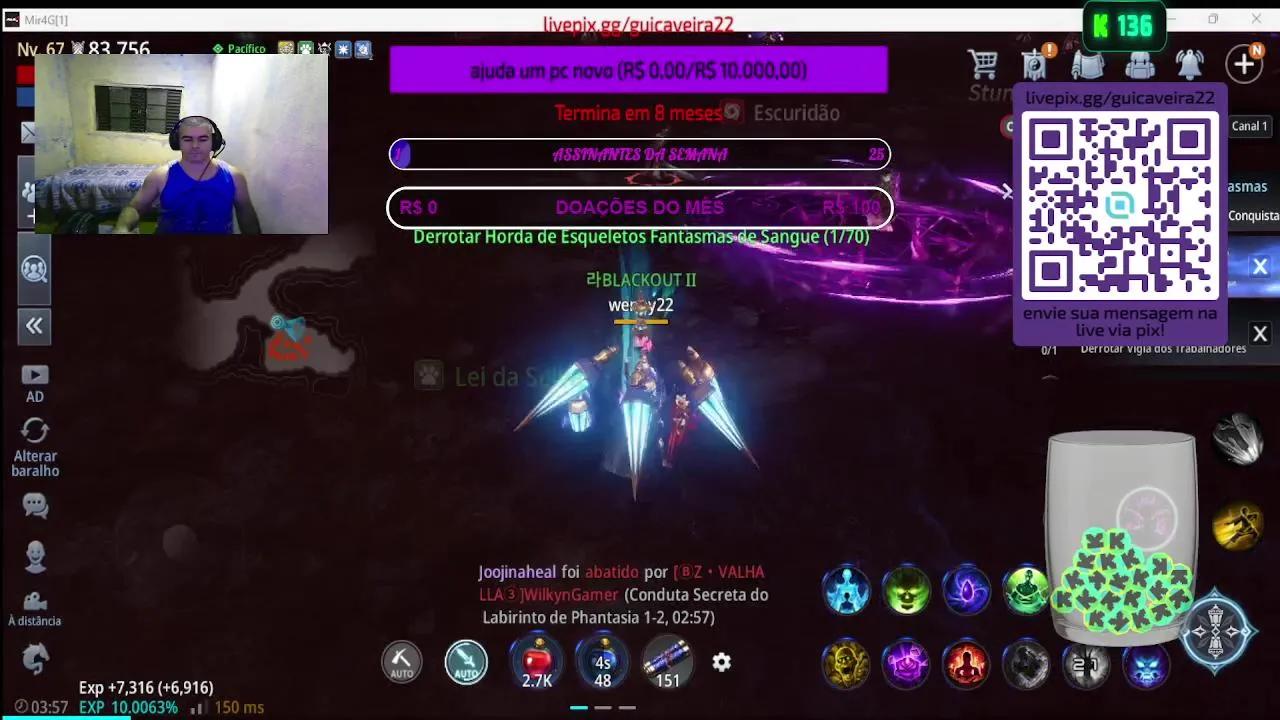This screenshot has height=720, width=1280.
Task: Use the blue MP potion showing 48
Action: click(602, 662)
